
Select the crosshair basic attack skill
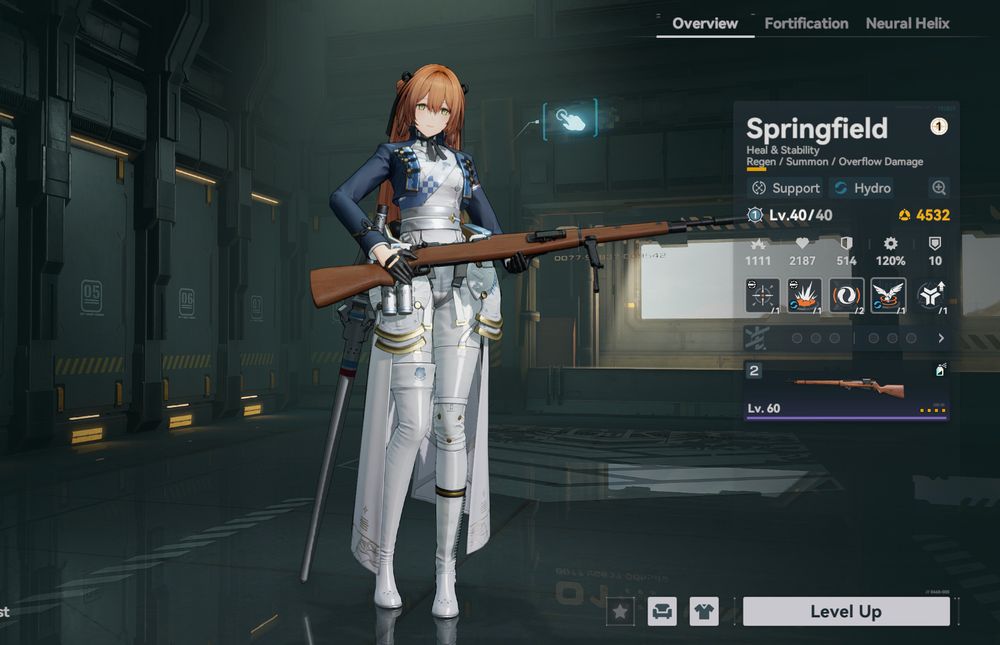coord(763,295)
